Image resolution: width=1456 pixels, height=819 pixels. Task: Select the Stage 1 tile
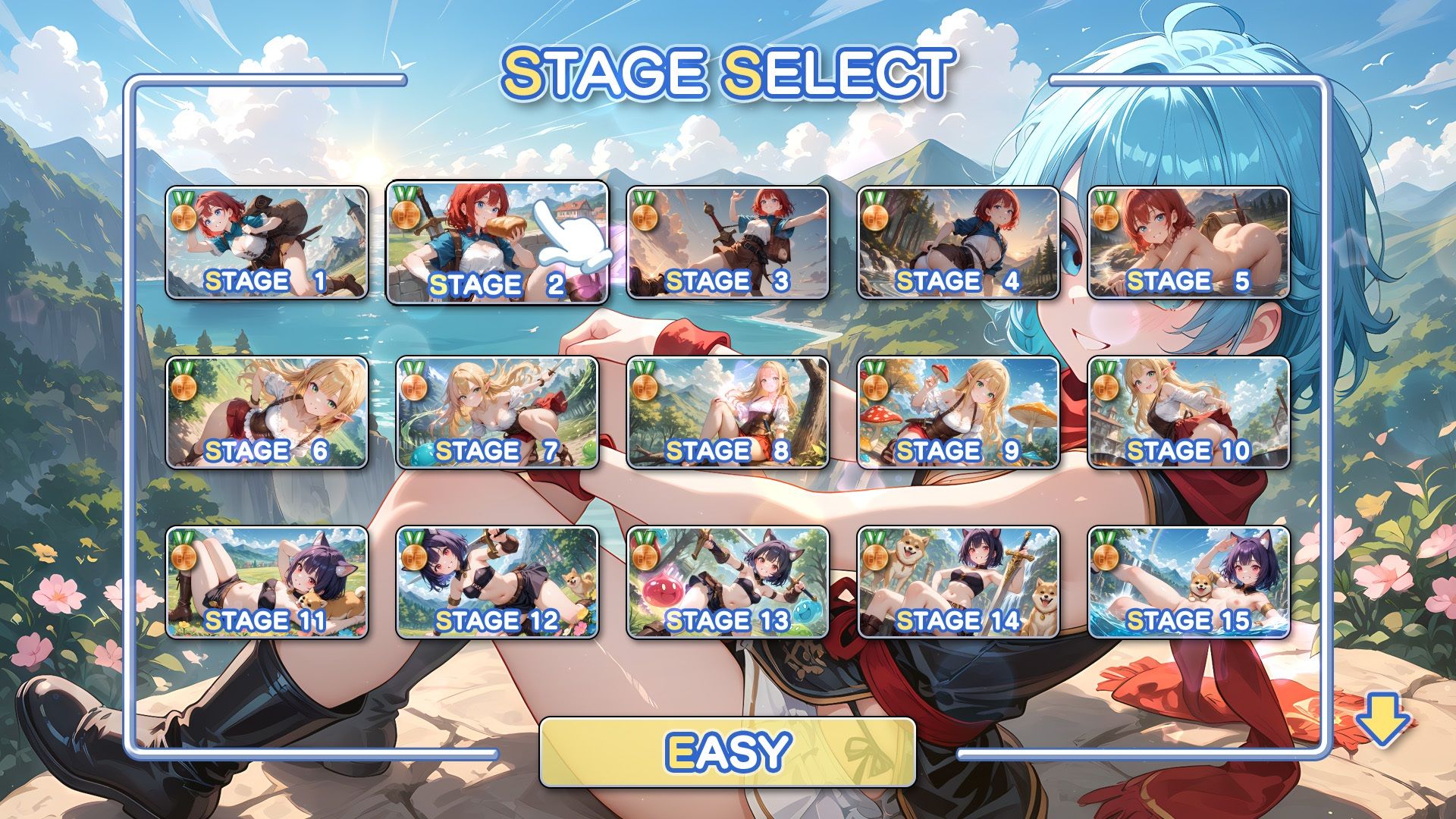coord(267,243)
